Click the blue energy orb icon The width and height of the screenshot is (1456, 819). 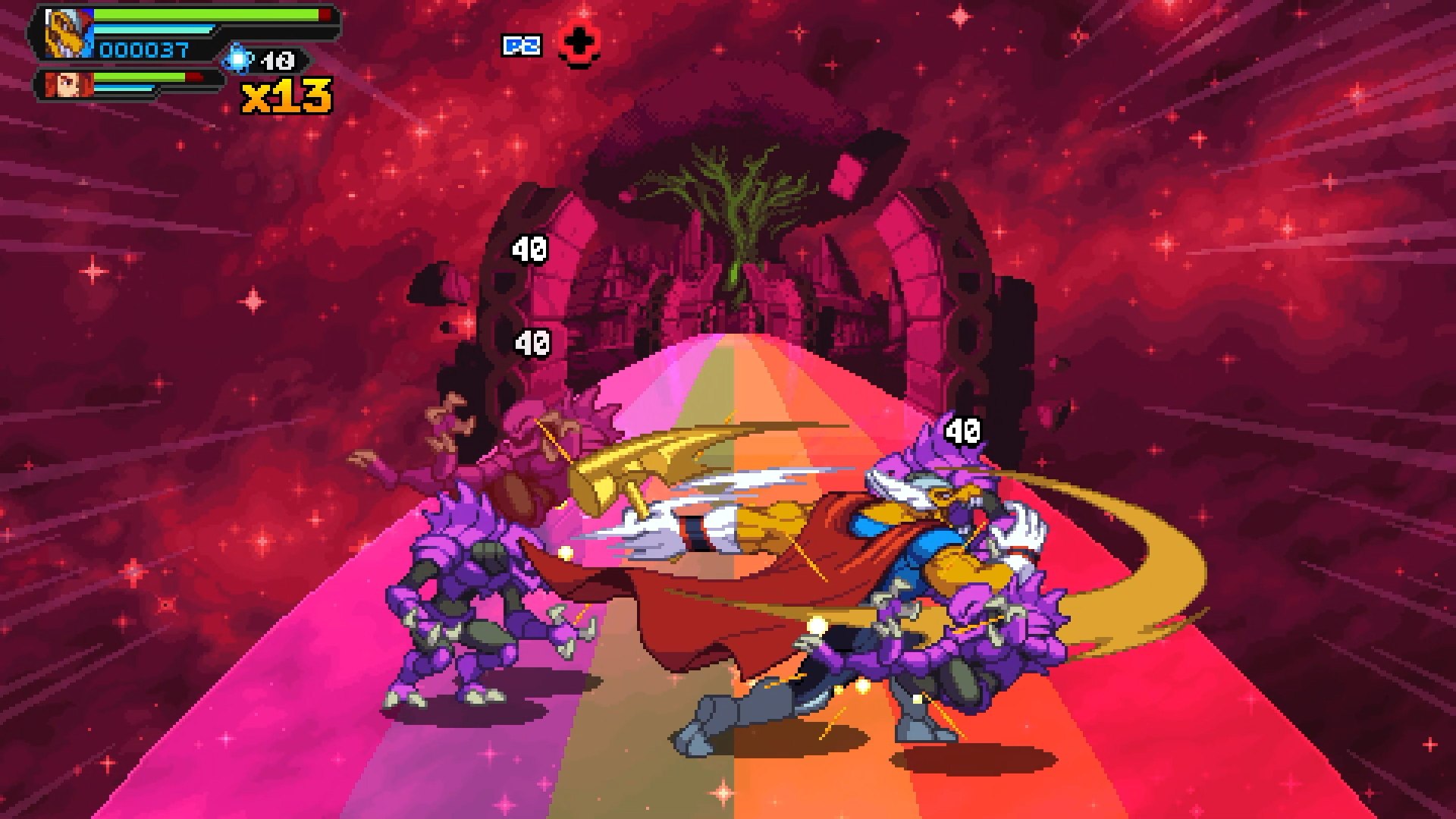238,58
